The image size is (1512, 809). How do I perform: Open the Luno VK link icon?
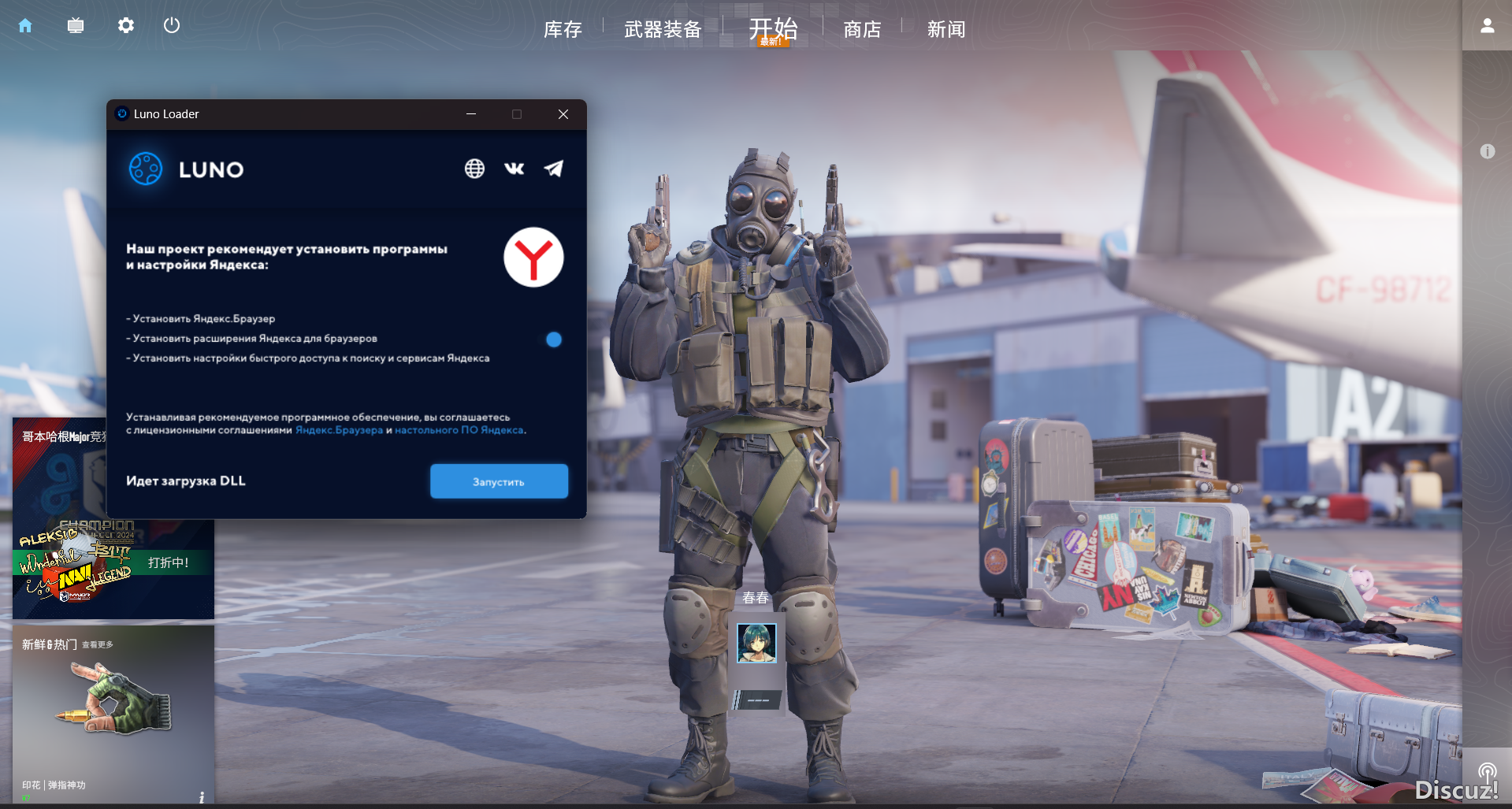(x=514, y=169)
